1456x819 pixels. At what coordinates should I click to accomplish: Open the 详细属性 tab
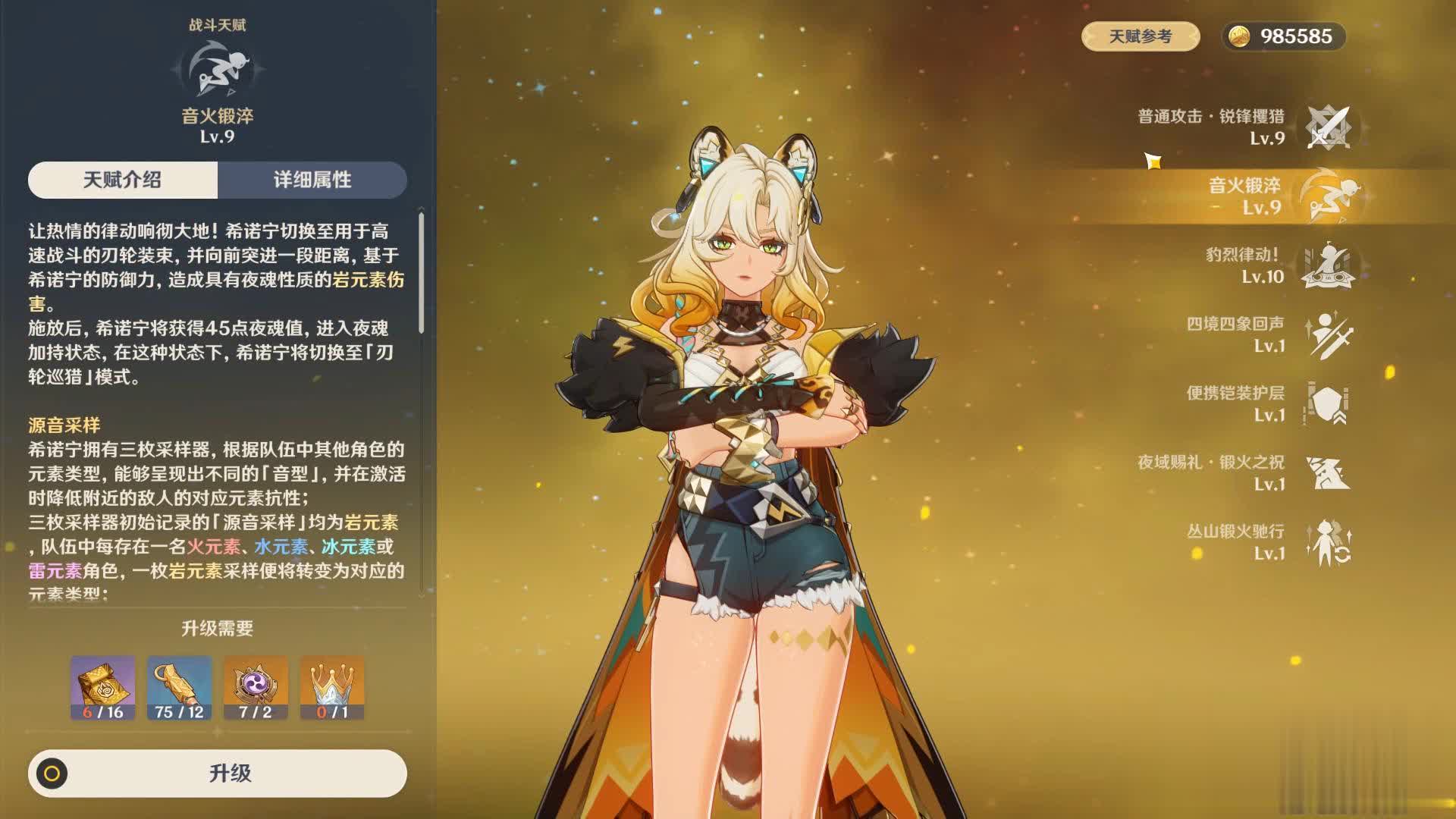click(x=312, y=180)
